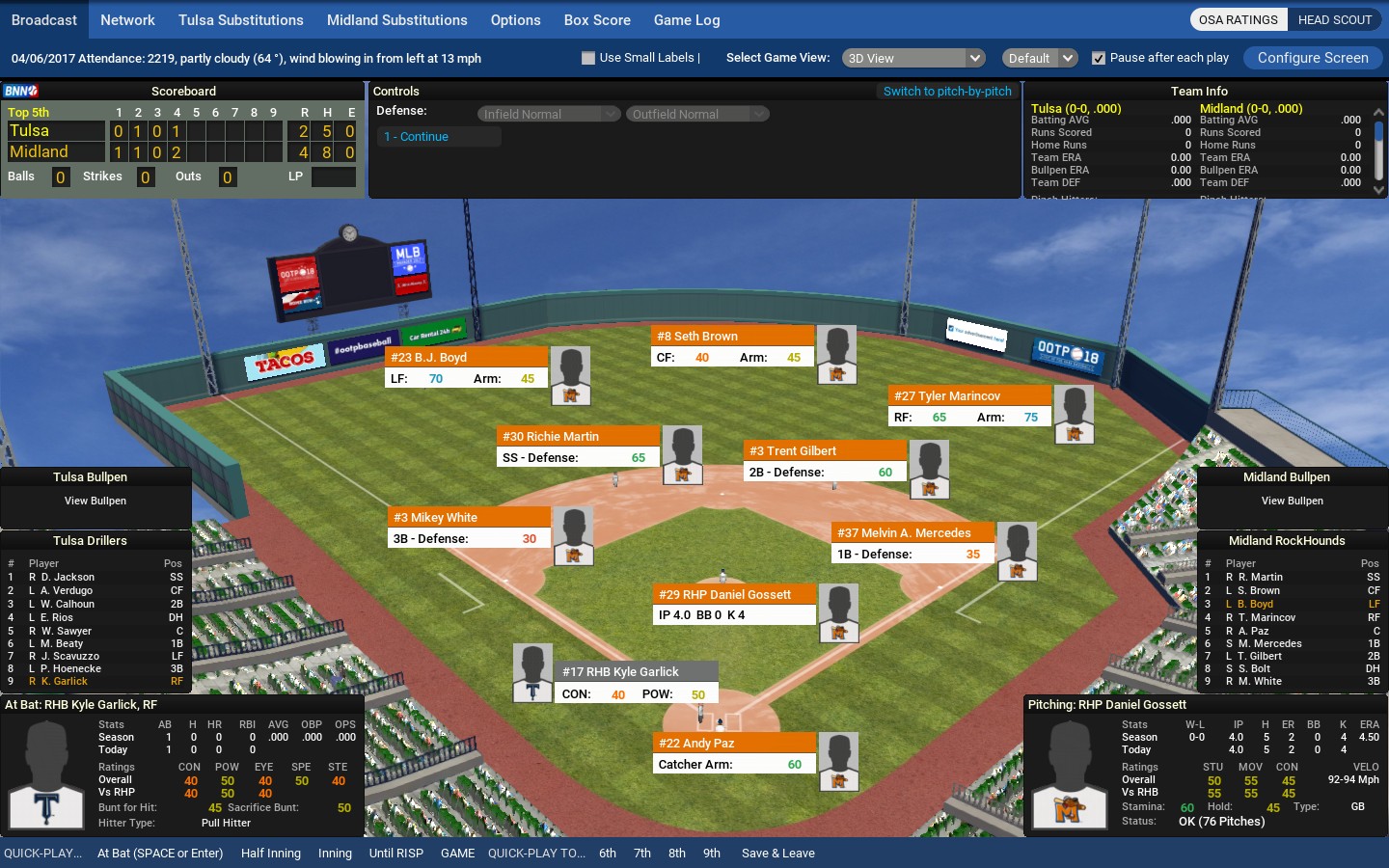View the Midland bullpen

pyautogui.click(x=1292, y=502)
